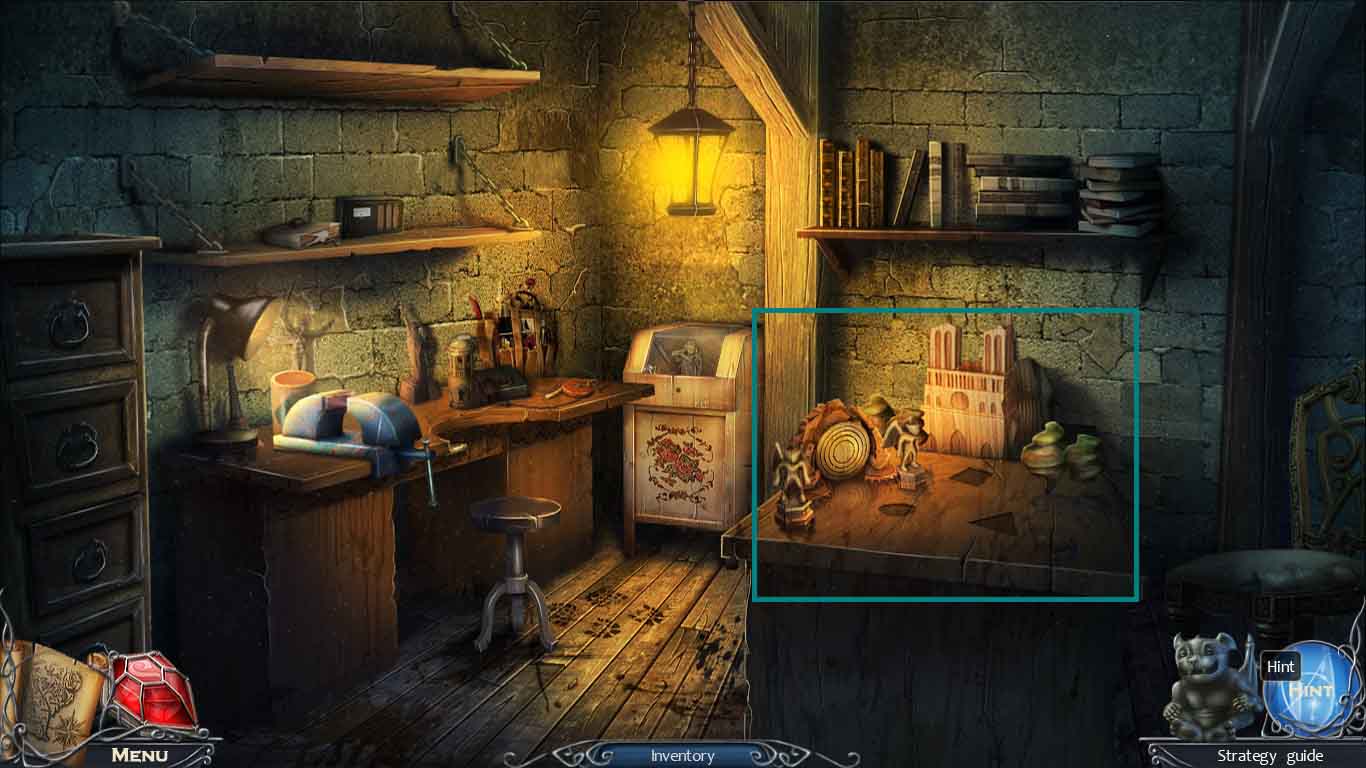Expand the Inventory bar
This screenshot has height=768, width=1366.
(x=682, y=756)
